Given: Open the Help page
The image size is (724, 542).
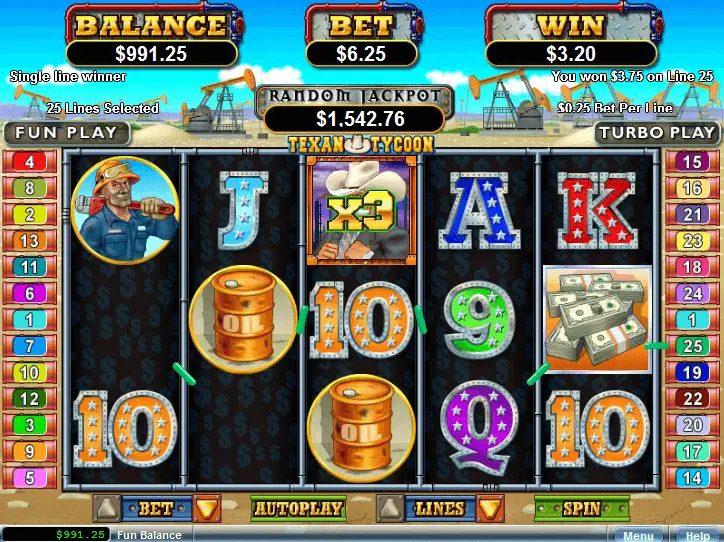Looking at the screenshot, I should point(697,535).
